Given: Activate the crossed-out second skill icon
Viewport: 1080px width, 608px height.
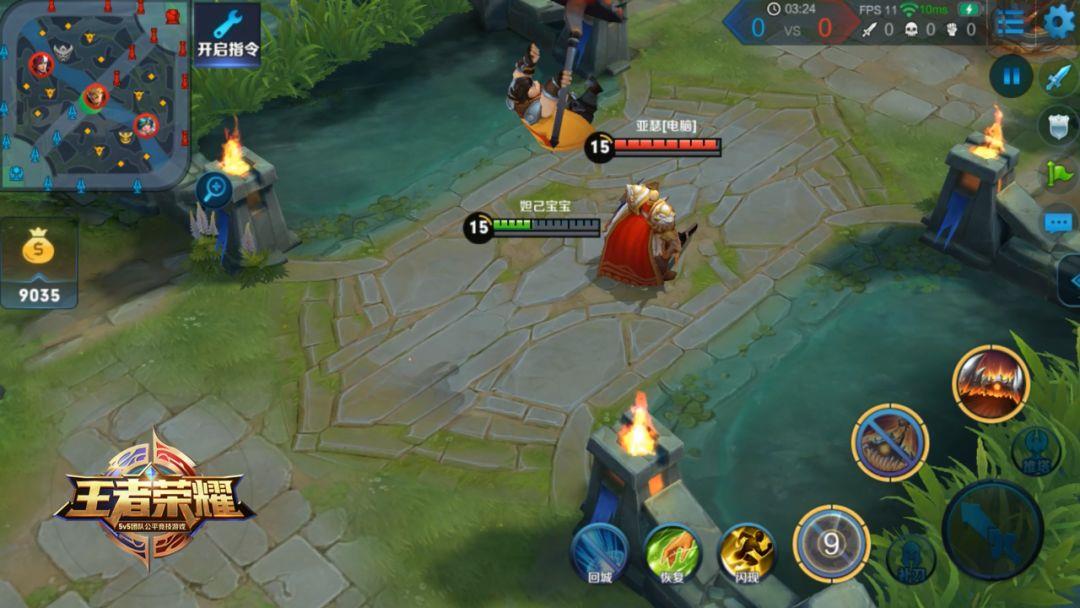Looking at the screenshot, I should 890,442.
